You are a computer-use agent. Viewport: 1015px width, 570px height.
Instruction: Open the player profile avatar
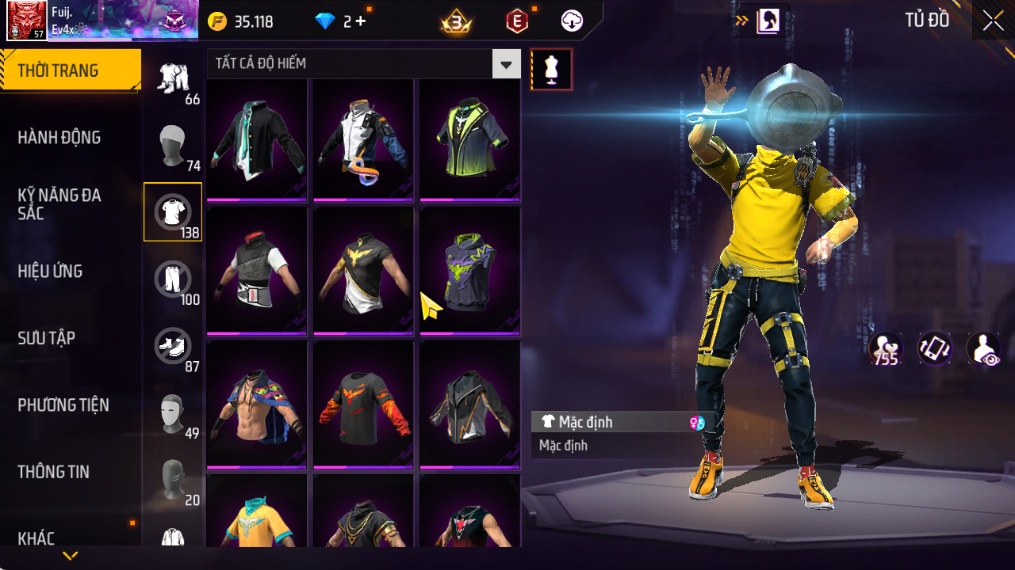(x=26, y=20)
